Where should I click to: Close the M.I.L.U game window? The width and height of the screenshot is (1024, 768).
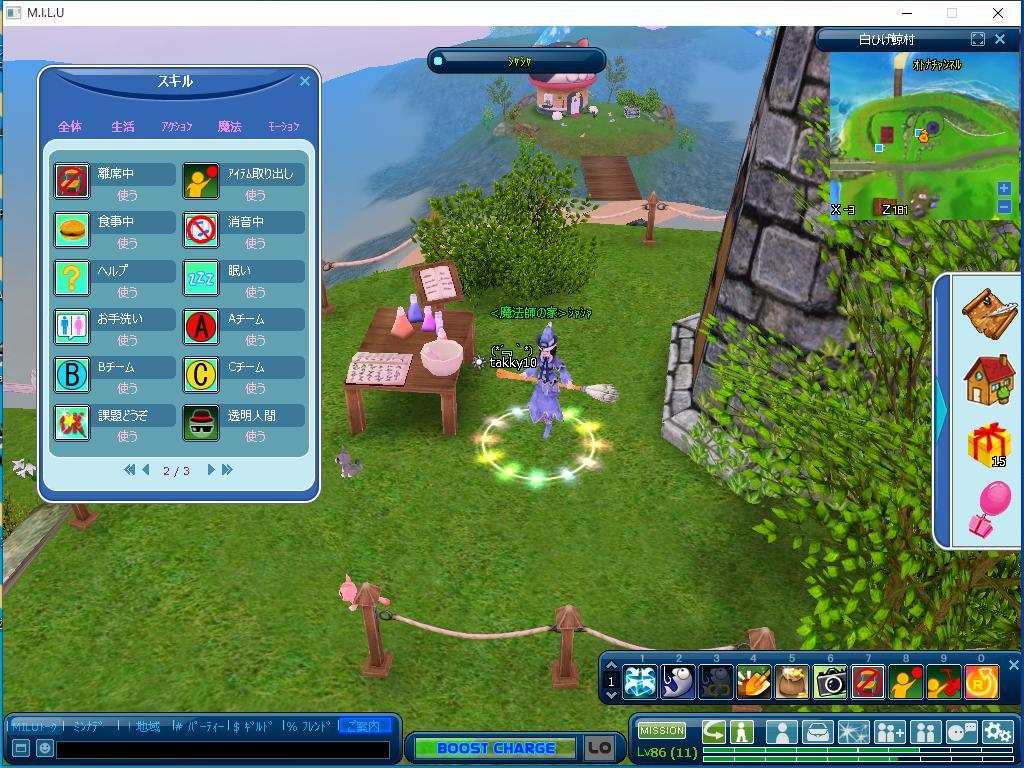point(998,13)
